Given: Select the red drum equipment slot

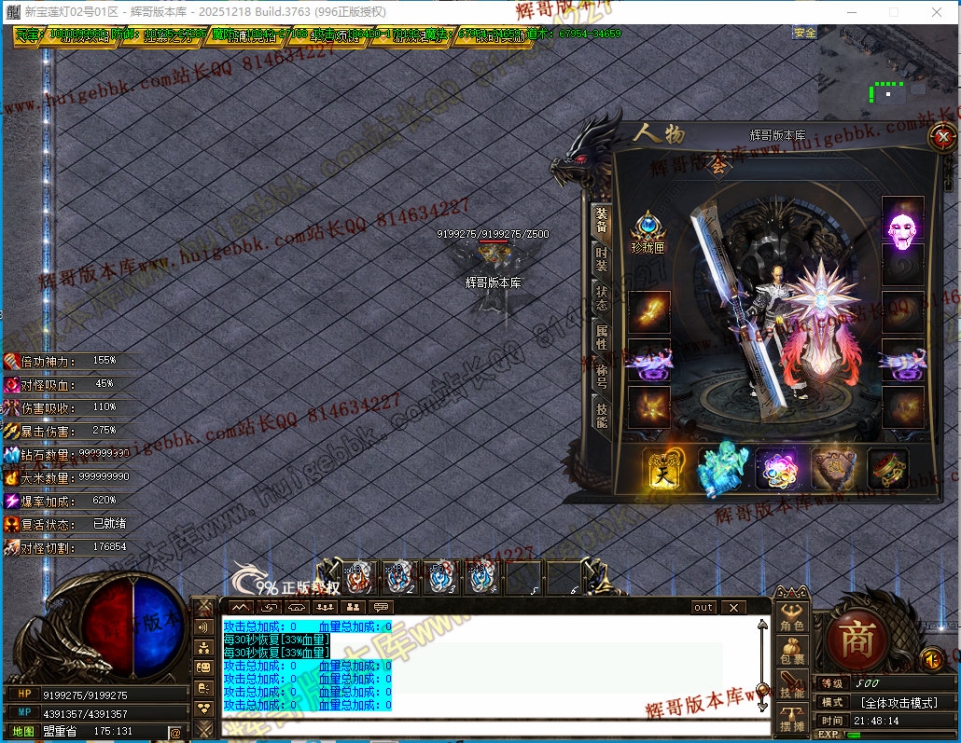Looking at the screenshot, I should pos(887,468).
